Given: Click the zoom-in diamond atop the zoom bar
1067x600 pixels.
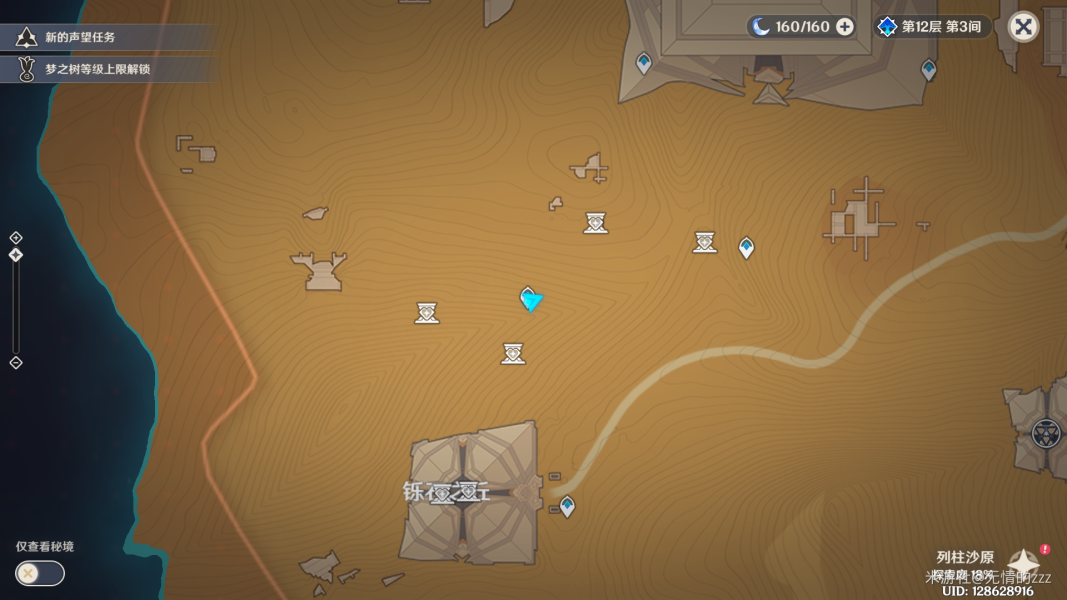Looking at the screenshot, I should tap(16, 238).
